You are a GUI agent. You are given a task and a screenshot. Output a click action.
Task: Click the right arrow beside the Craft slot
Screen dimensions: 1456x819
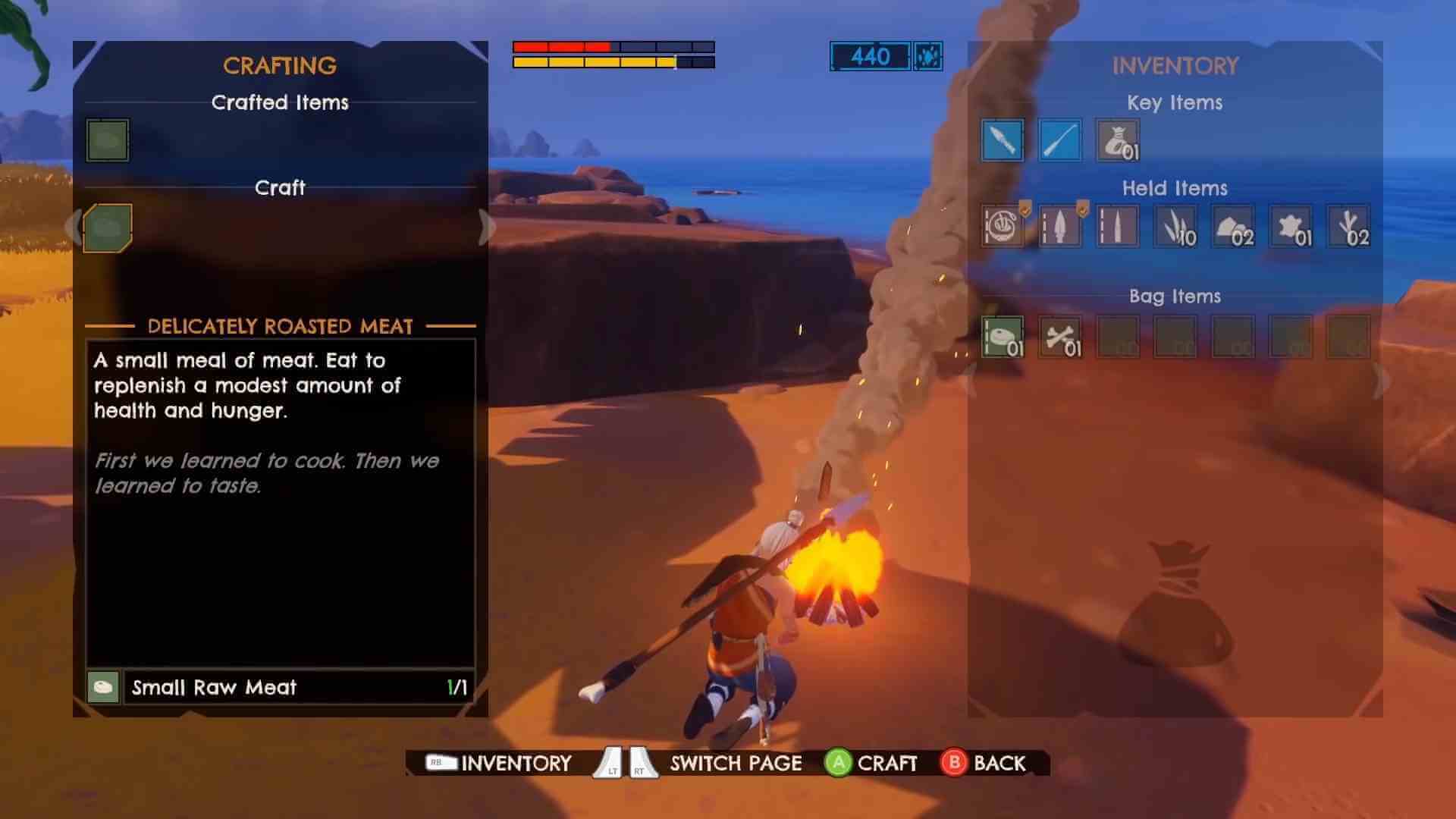(486, 224)
